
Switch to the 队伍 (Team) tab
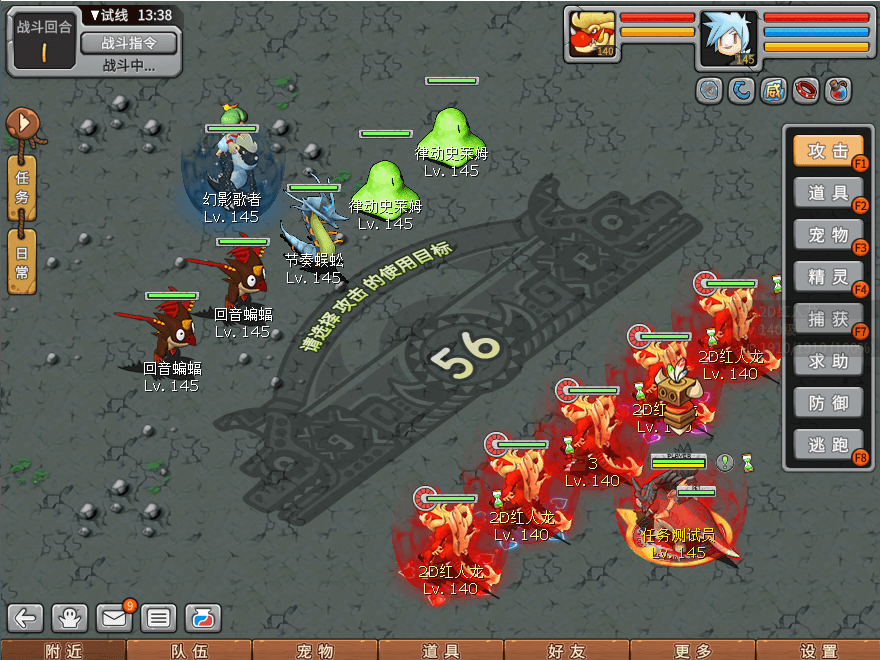pos(189,651)
